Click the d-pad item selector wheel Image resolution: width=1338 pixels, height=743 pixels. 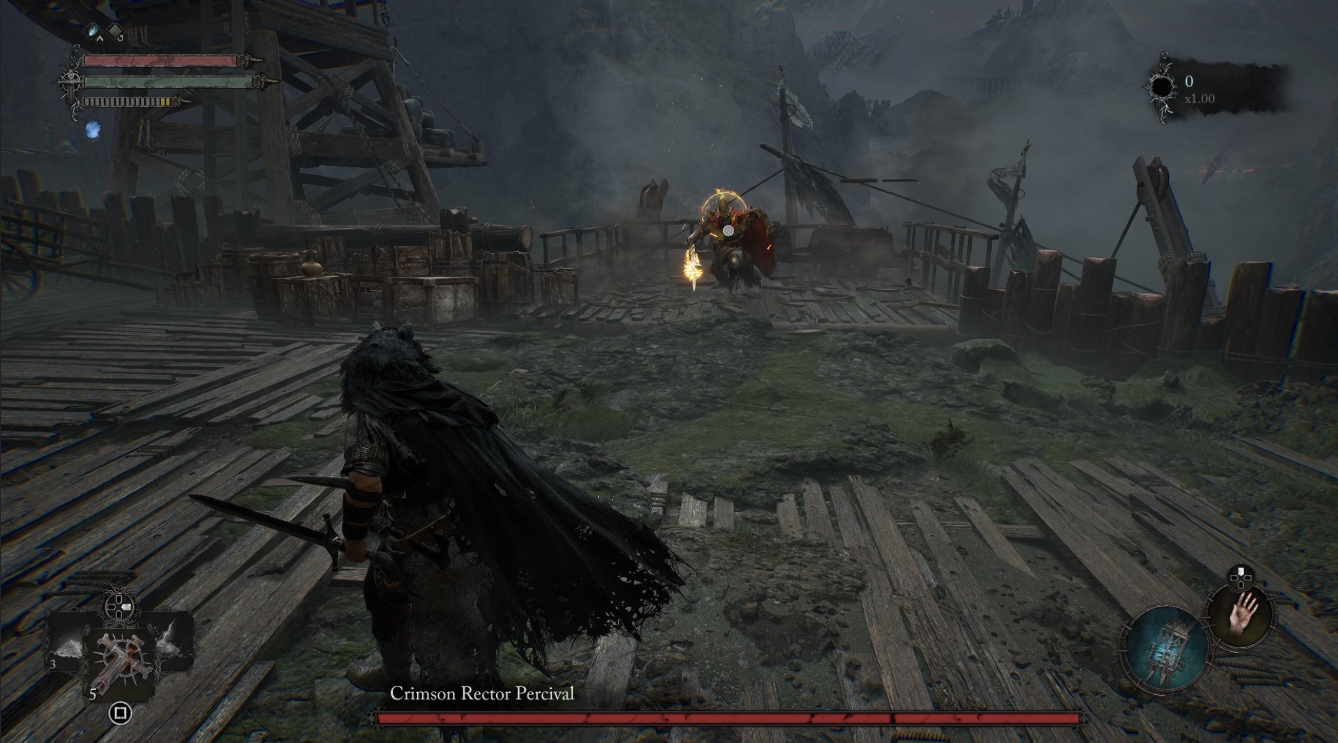pos(118,605)
